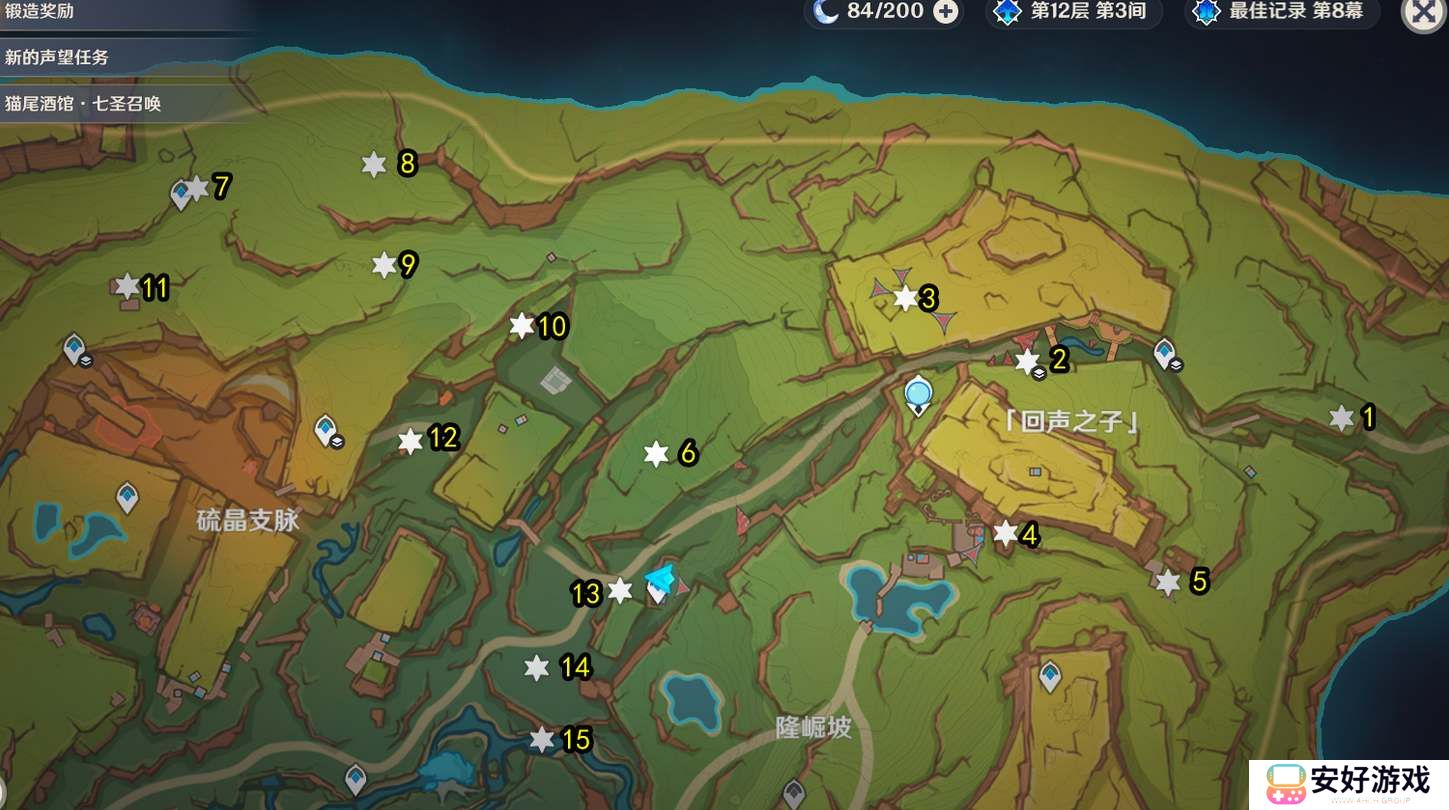This screenshot has width=1449, height=810.
Task: Pick the teleport waypoint southwest of star marker 11
Action: pos(74,348)
